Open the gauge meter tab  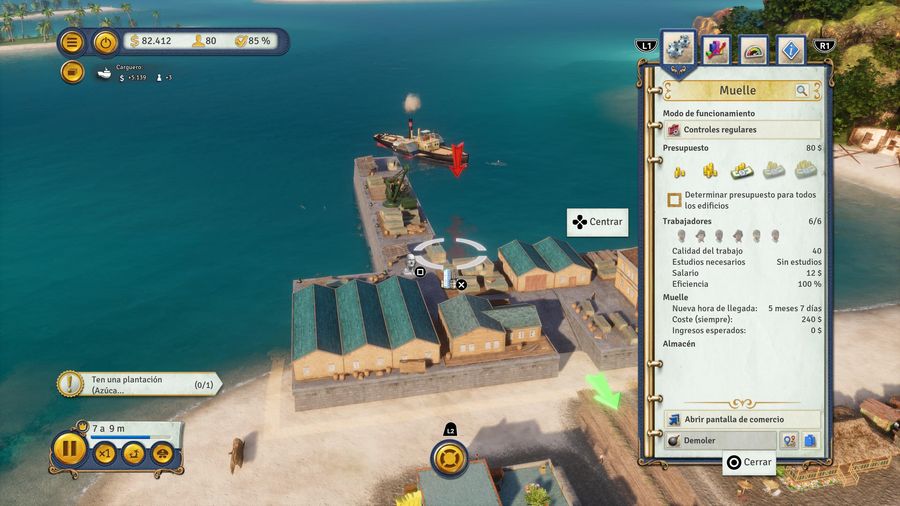(x=753, y=50)
